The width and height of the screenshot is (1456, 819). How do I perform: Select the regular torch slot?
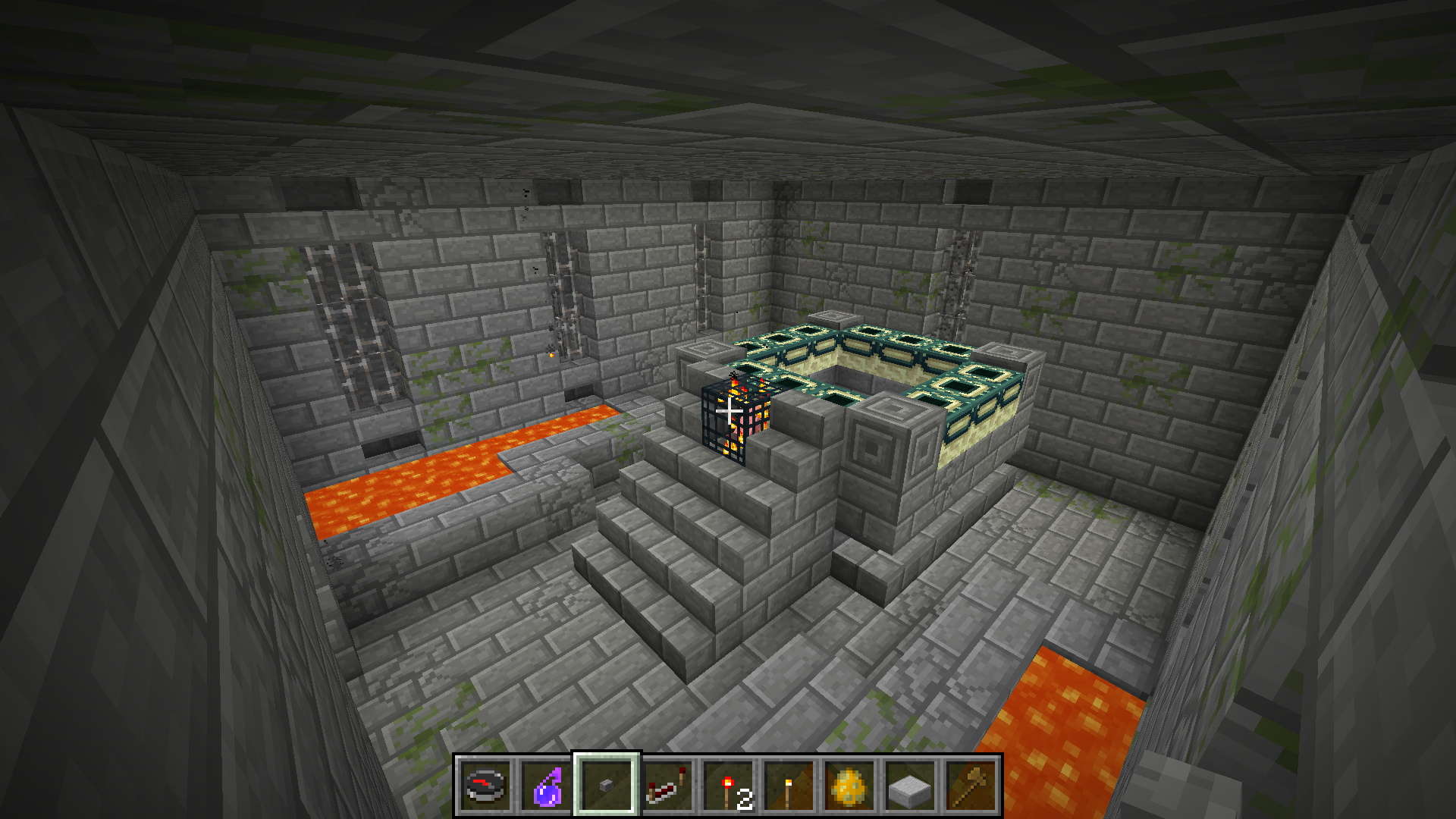pos(789,786)
